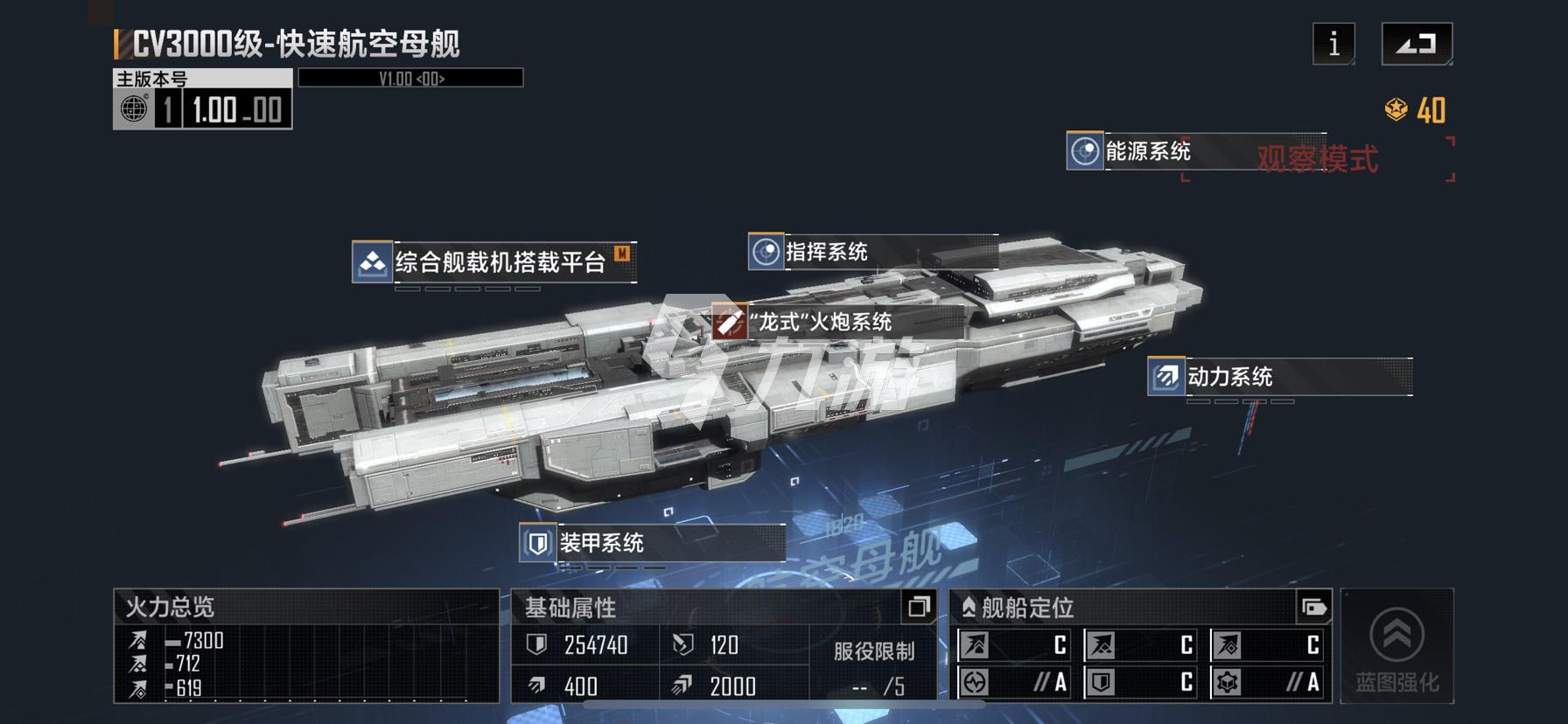The height and width of the screenshot is (724, 1568).
Task: Toggle the 舰船定位 ship role panel icon
Action: pyautogui.click(x=1313, y=607)
